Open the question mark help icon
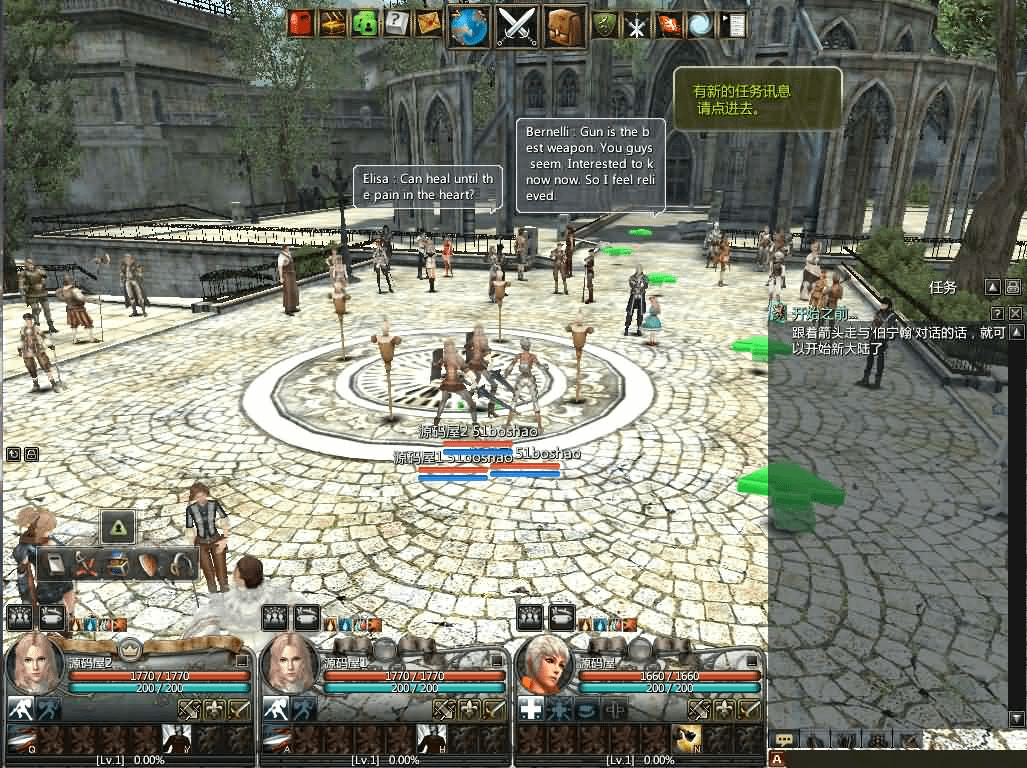 click(397, 24)
